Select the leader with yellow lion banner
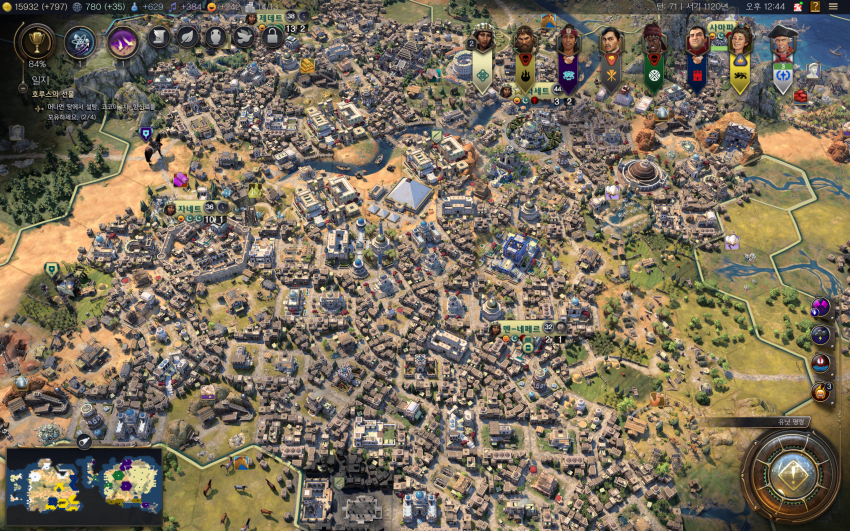This screenshot has width=850, height=531. pyautogui.click(x=739, y=42)
